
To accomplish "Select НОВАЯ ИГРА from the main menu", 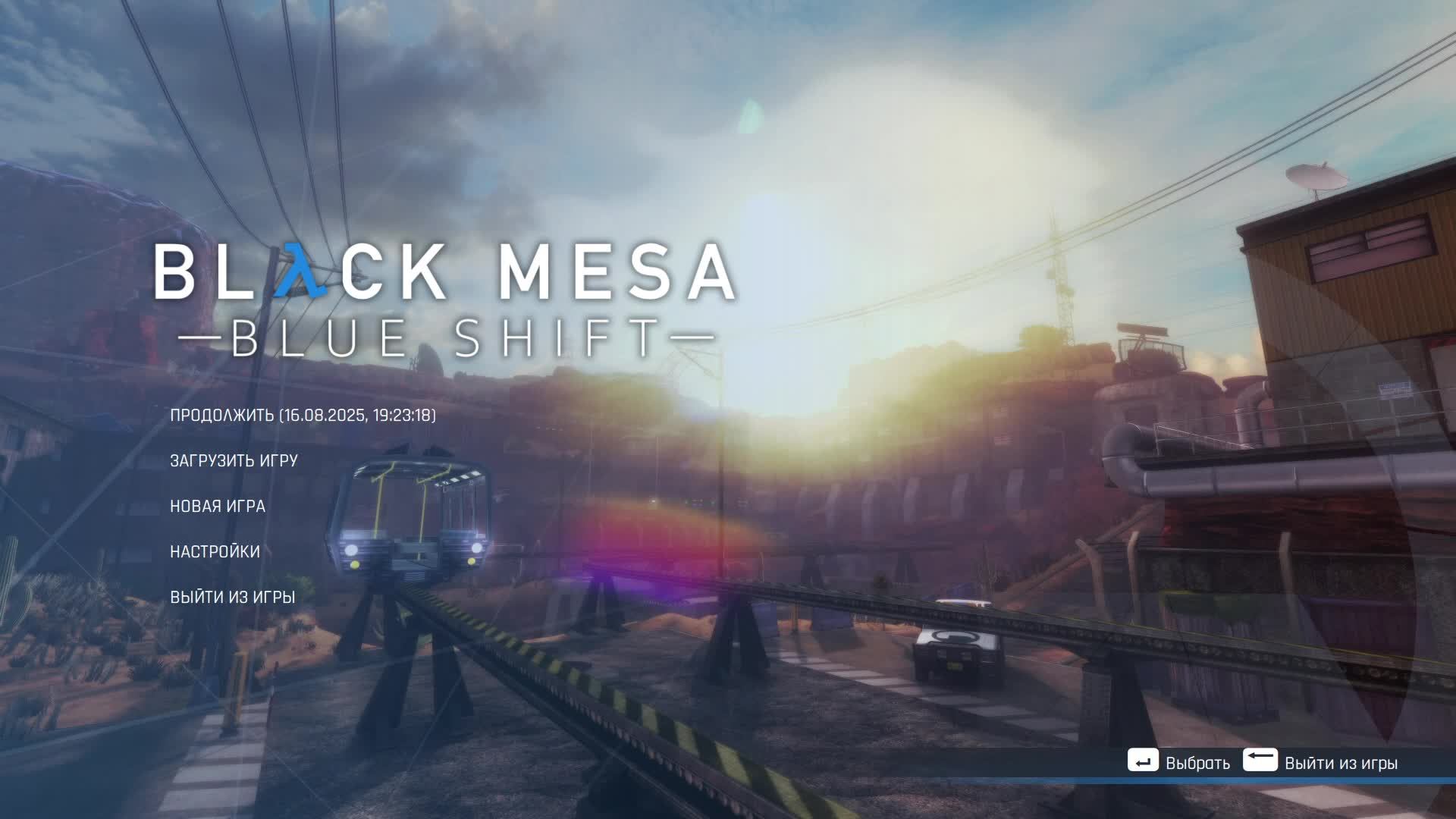I will 218,506.
